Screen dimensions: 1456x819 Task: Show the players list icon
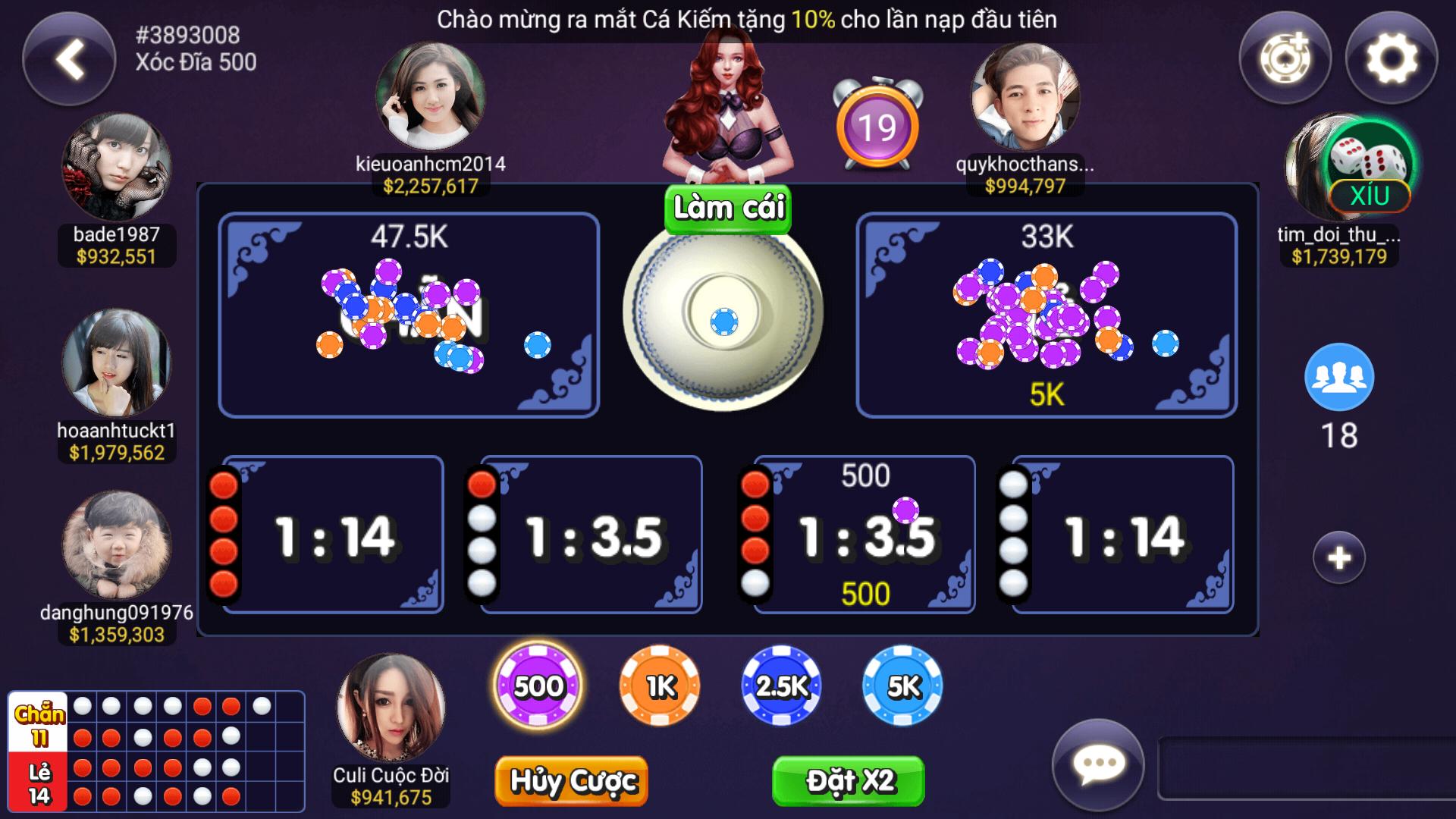(1338, 377)
